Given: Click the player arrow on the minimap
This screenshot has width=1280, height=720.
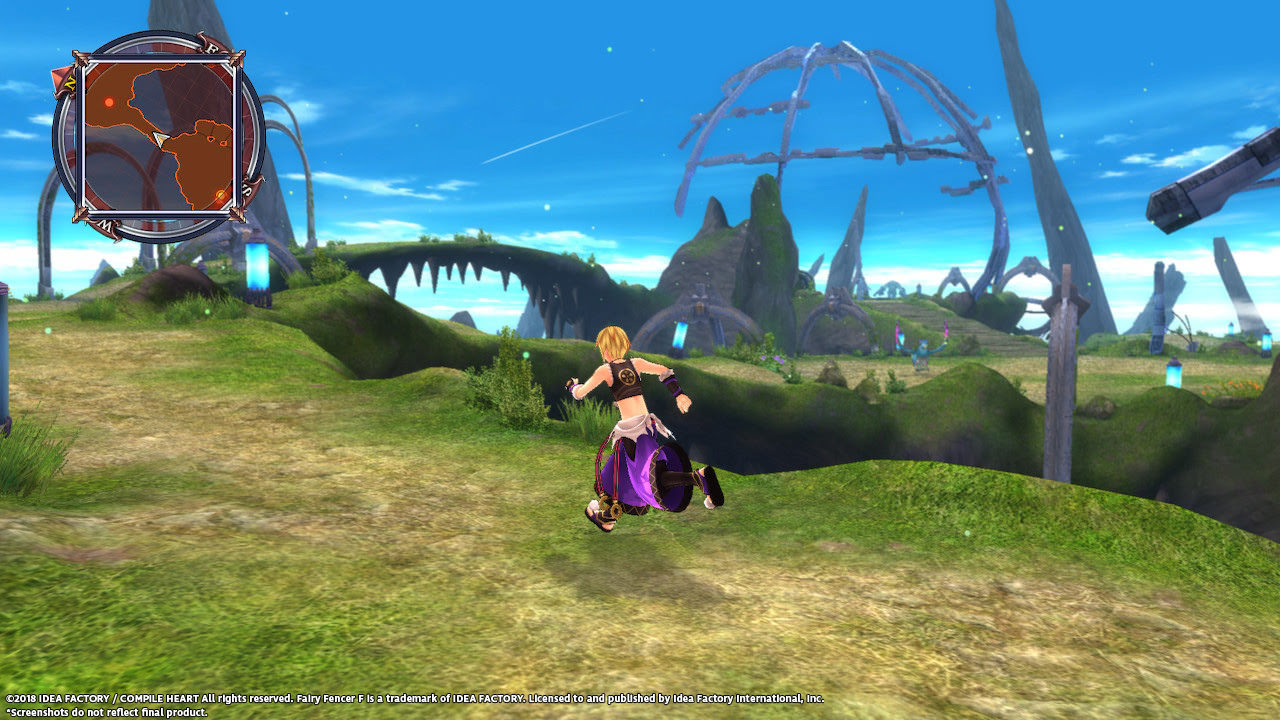Looking at the screenshot, I should pos(160,138).
